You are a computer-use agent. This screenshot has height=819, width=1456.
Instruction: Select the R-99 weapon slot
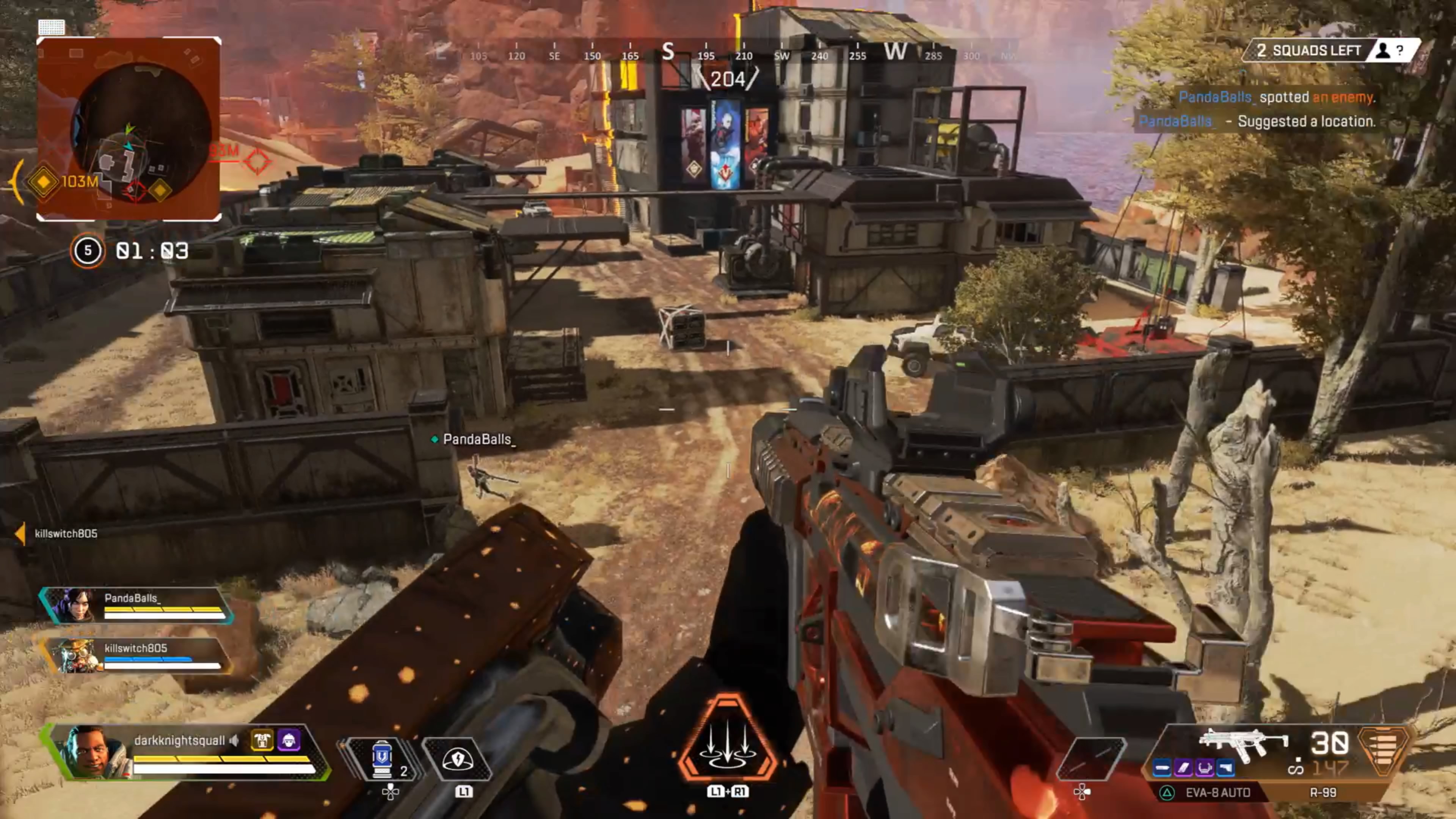pyautogui.click(x=1323, y=792)
